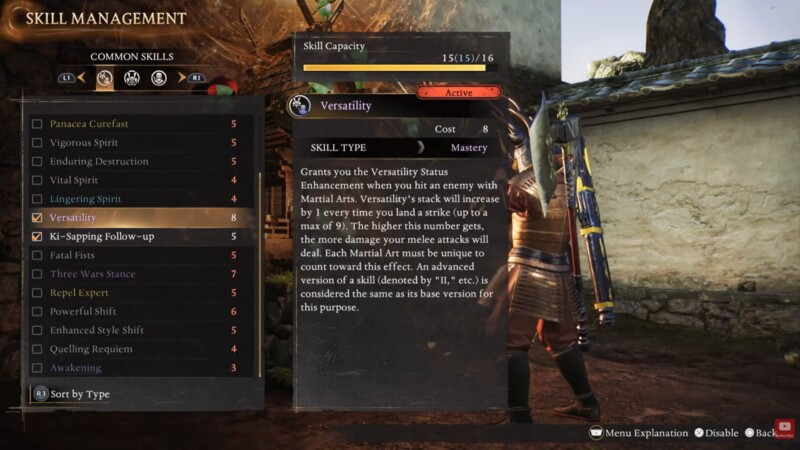Check the Quelling Requiem skill box

38,349
